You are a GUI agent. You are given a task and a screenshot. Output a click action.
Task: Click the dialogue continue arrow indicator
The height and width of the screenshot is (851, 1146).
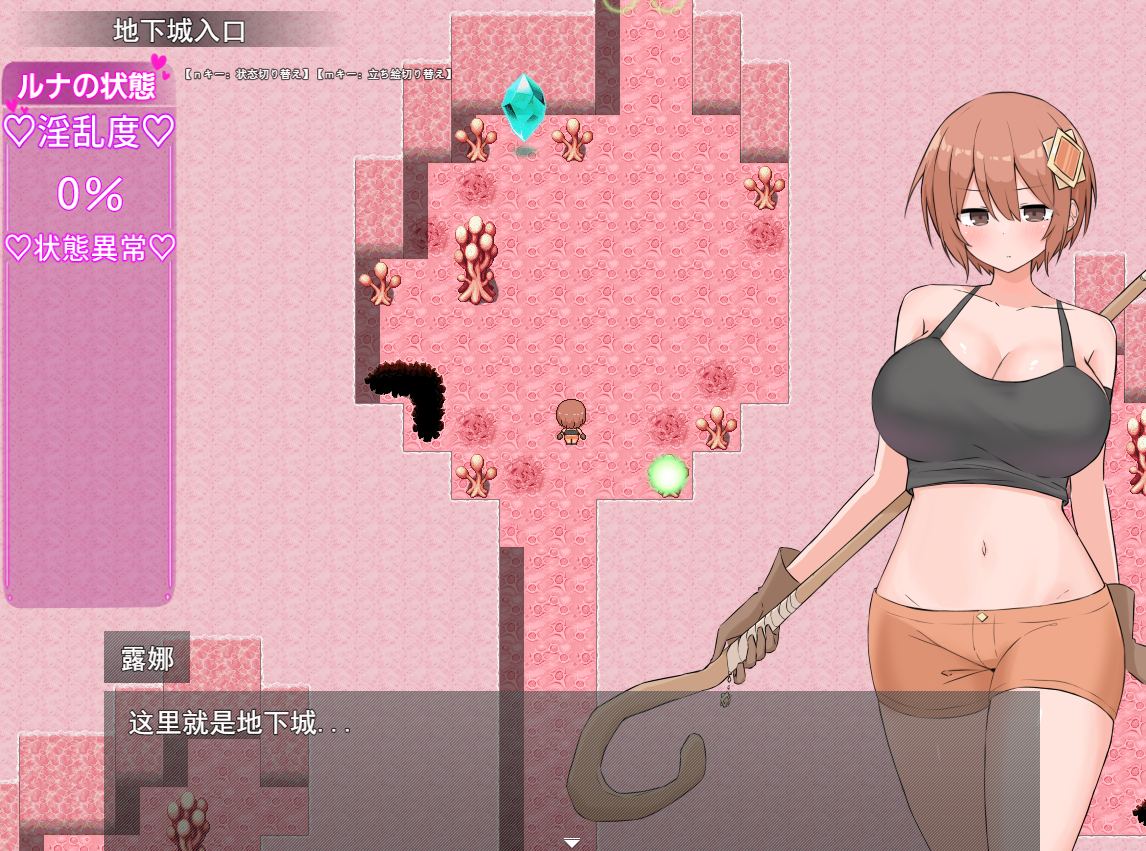[572, 842]
